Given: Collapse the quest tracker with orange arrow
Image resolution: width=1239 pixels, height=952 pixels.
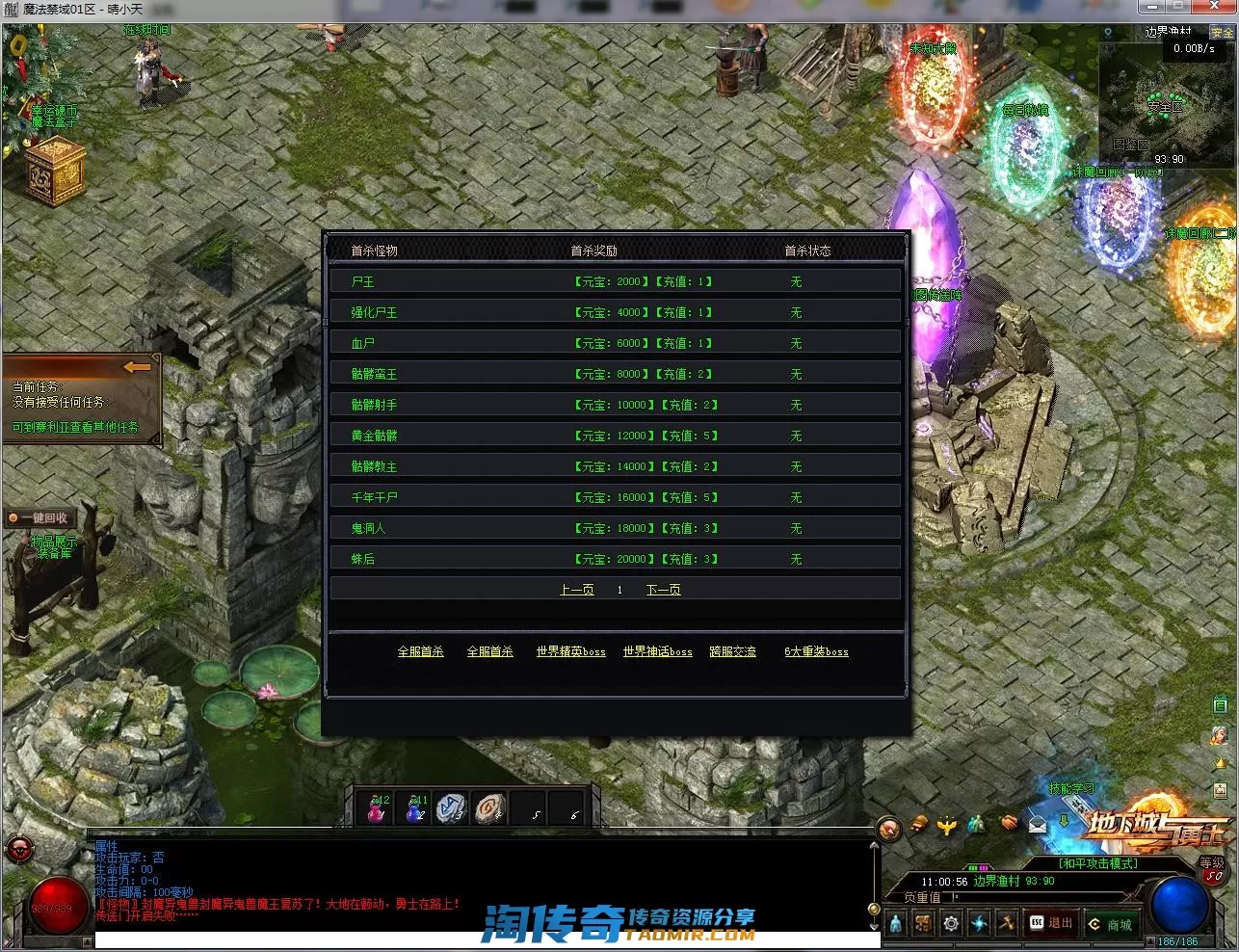Looking at the screenshot, I should (138, 367).
